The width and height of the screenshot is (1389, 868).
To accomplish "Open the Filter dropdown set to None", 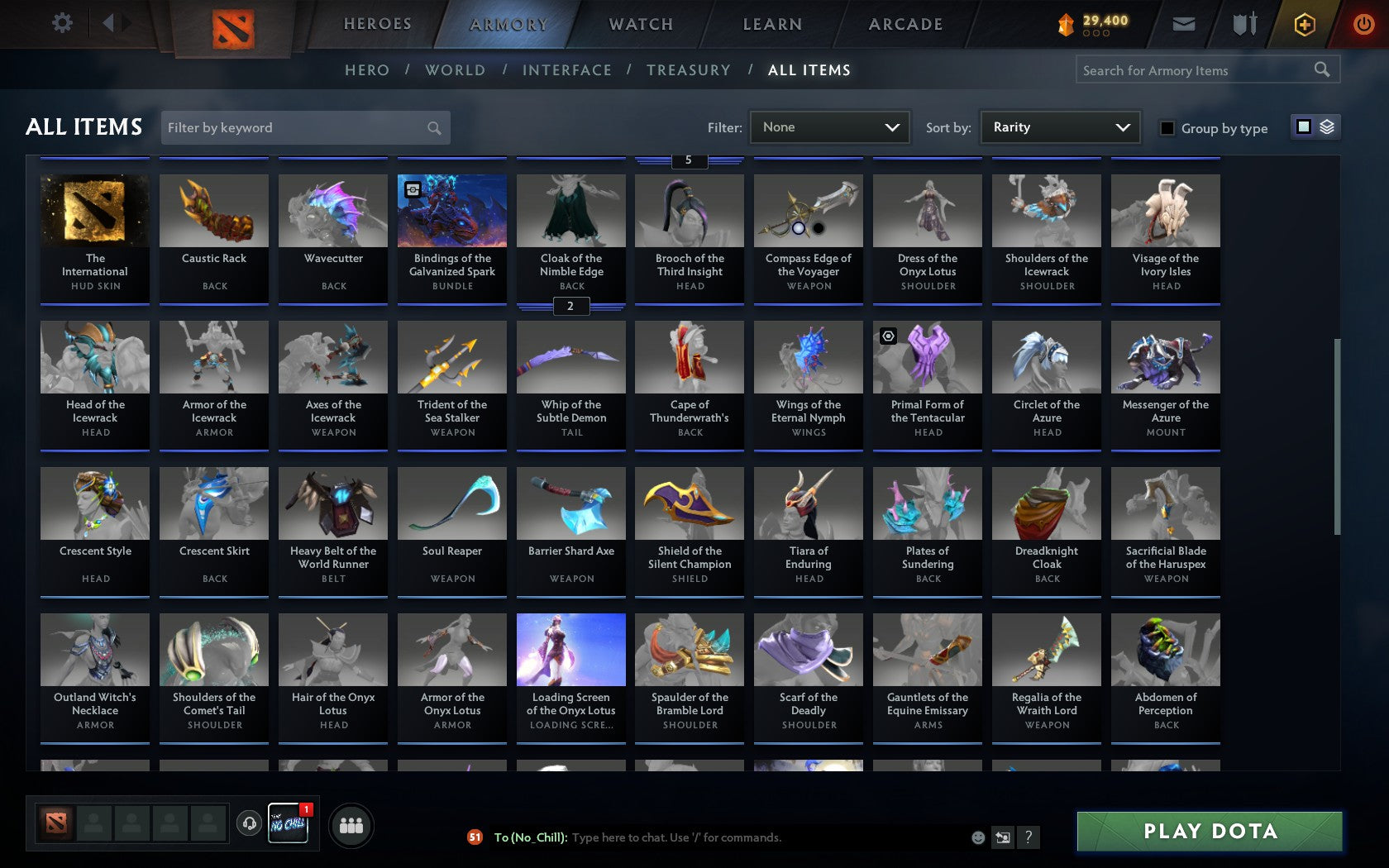I will click(x=829, y=127).
